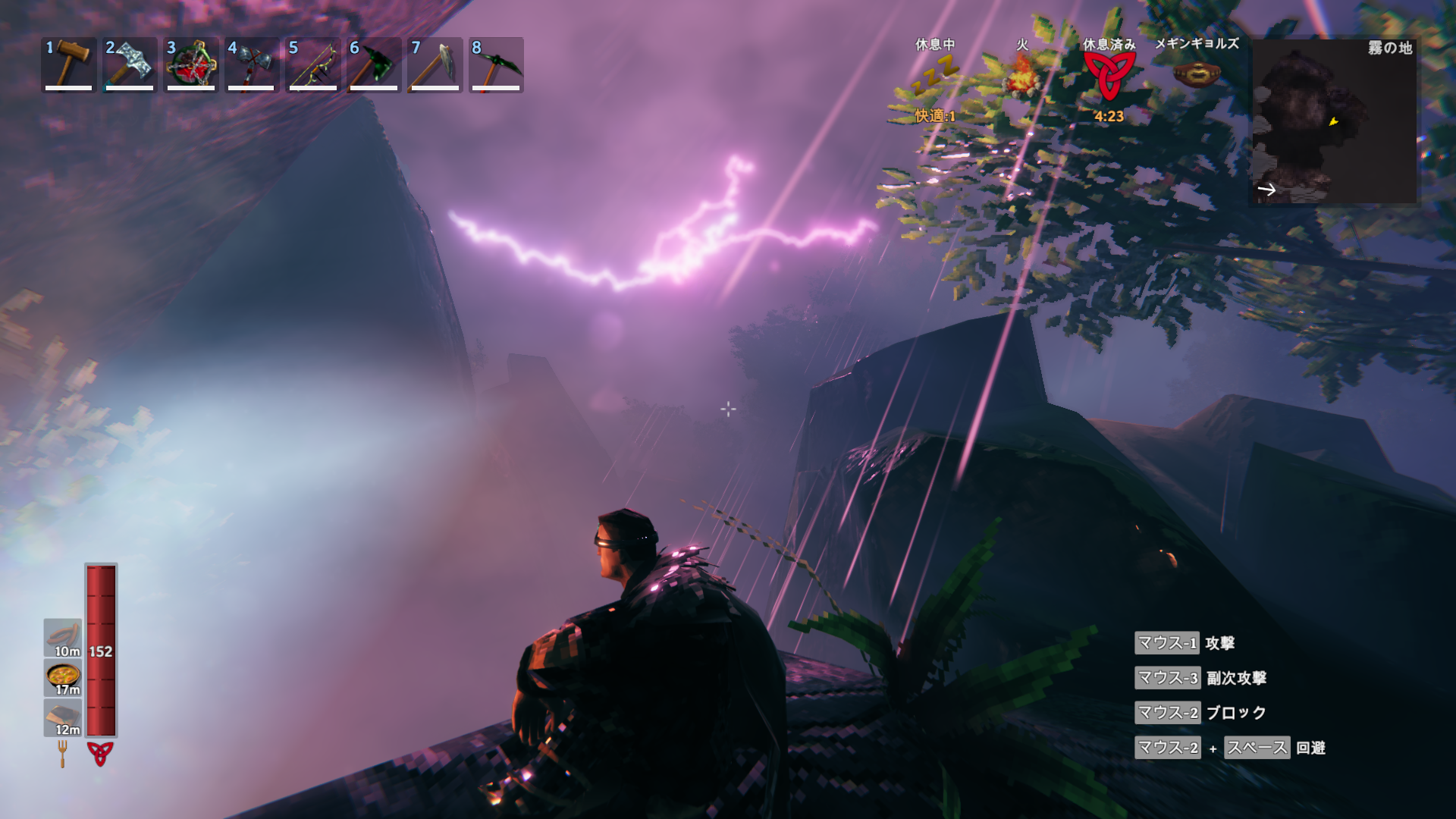The height and width of the screenshot is (819, 1456).
Task: Click the red Rested triquetra buff icon
Action: pyautogui.click(x=1109, y=76)
